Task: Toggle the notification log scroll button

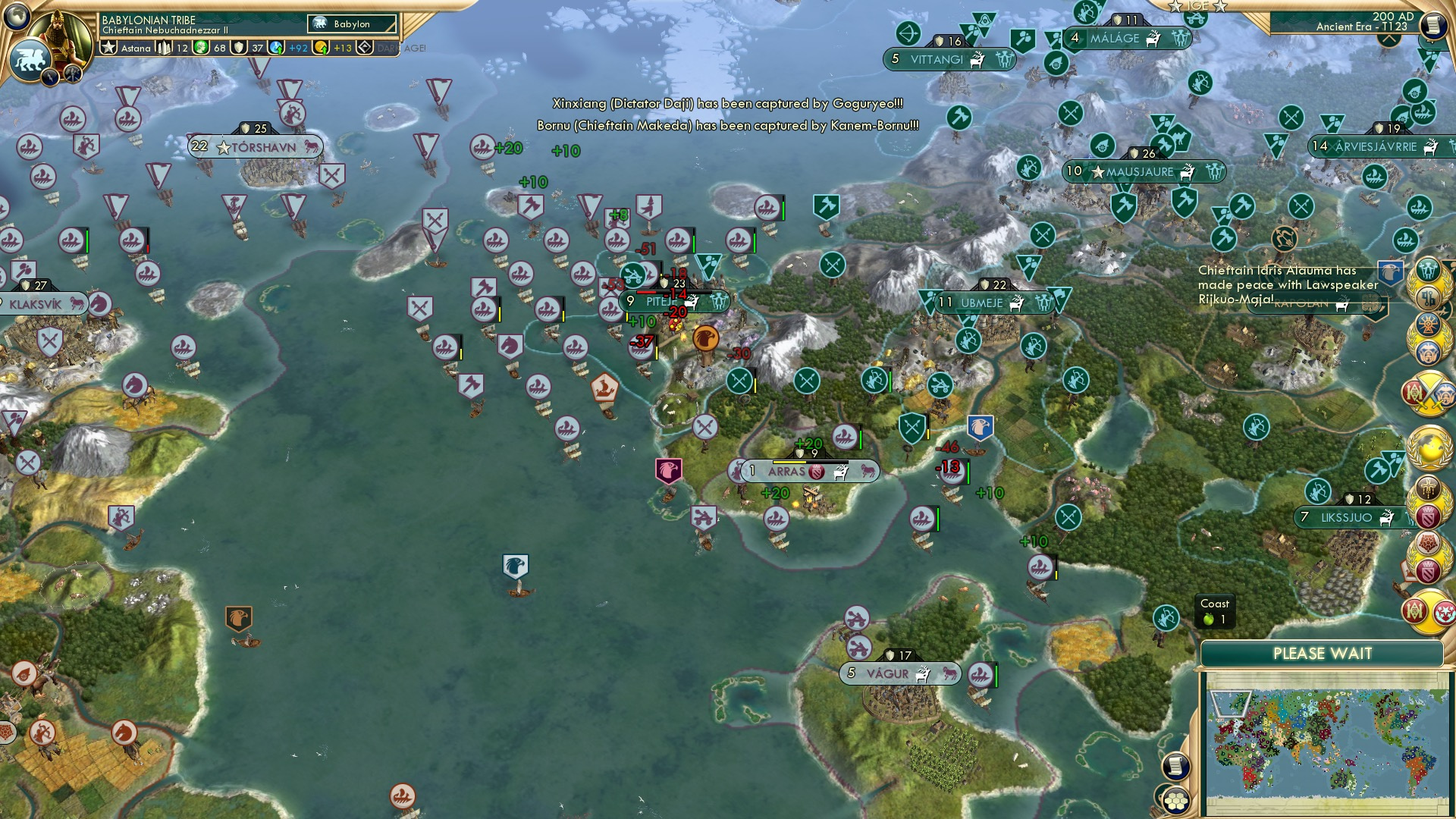Action: click(x=1175, y=766)
